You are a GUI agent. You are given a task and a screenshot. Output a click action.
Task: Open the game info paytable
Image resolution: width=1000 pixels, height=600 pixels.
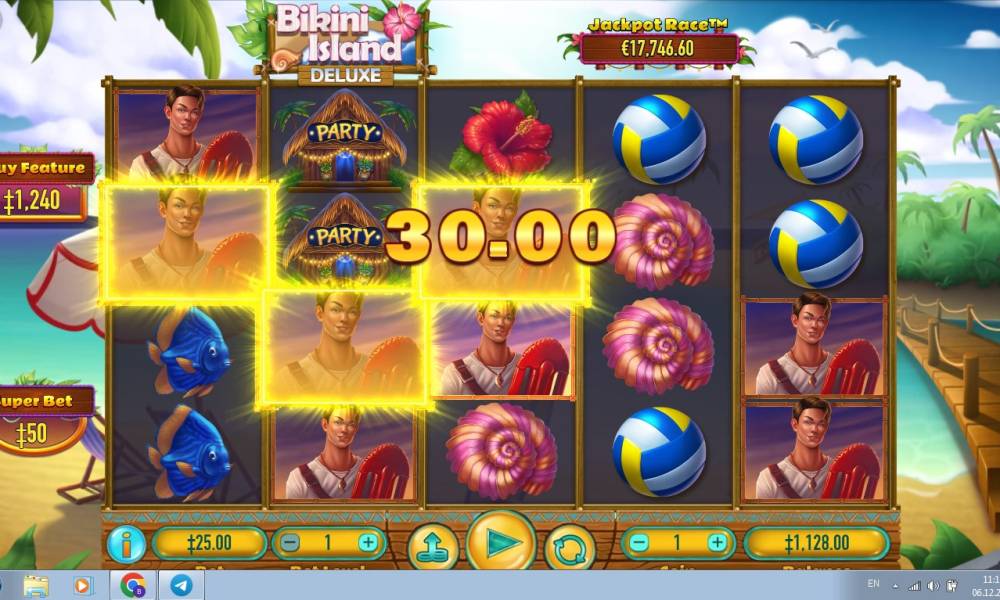(x=128, y=543)
